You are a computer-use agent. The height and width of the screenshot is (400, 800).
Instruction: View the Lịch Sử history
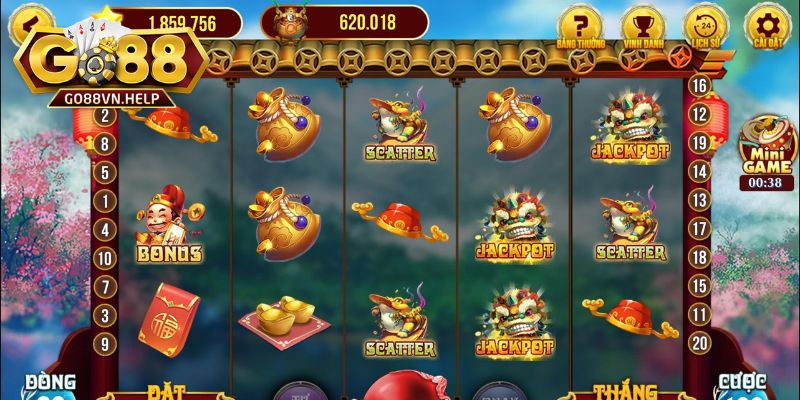pos(705,25)
